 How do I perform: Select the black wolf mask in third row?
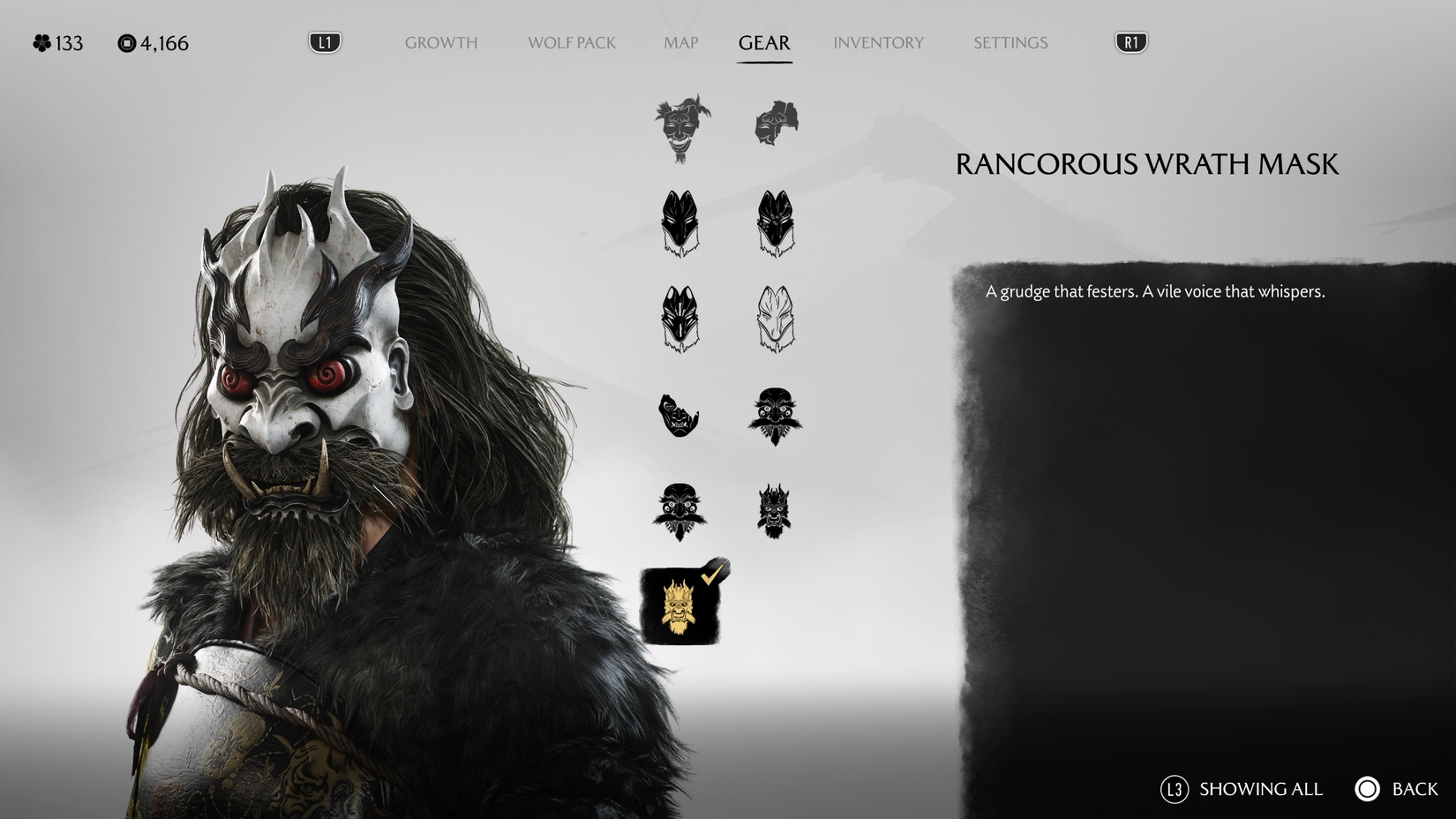click(x=681, y=318)
